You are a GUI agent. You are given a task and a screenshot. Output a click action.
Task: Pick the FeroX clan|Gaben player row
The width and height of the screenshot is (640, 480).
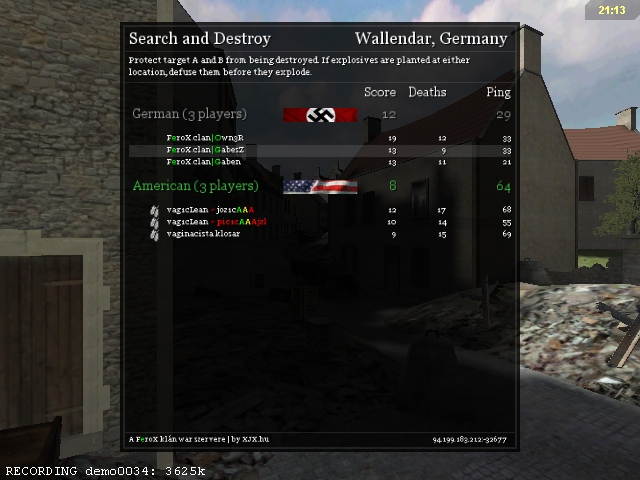(204, 162)
